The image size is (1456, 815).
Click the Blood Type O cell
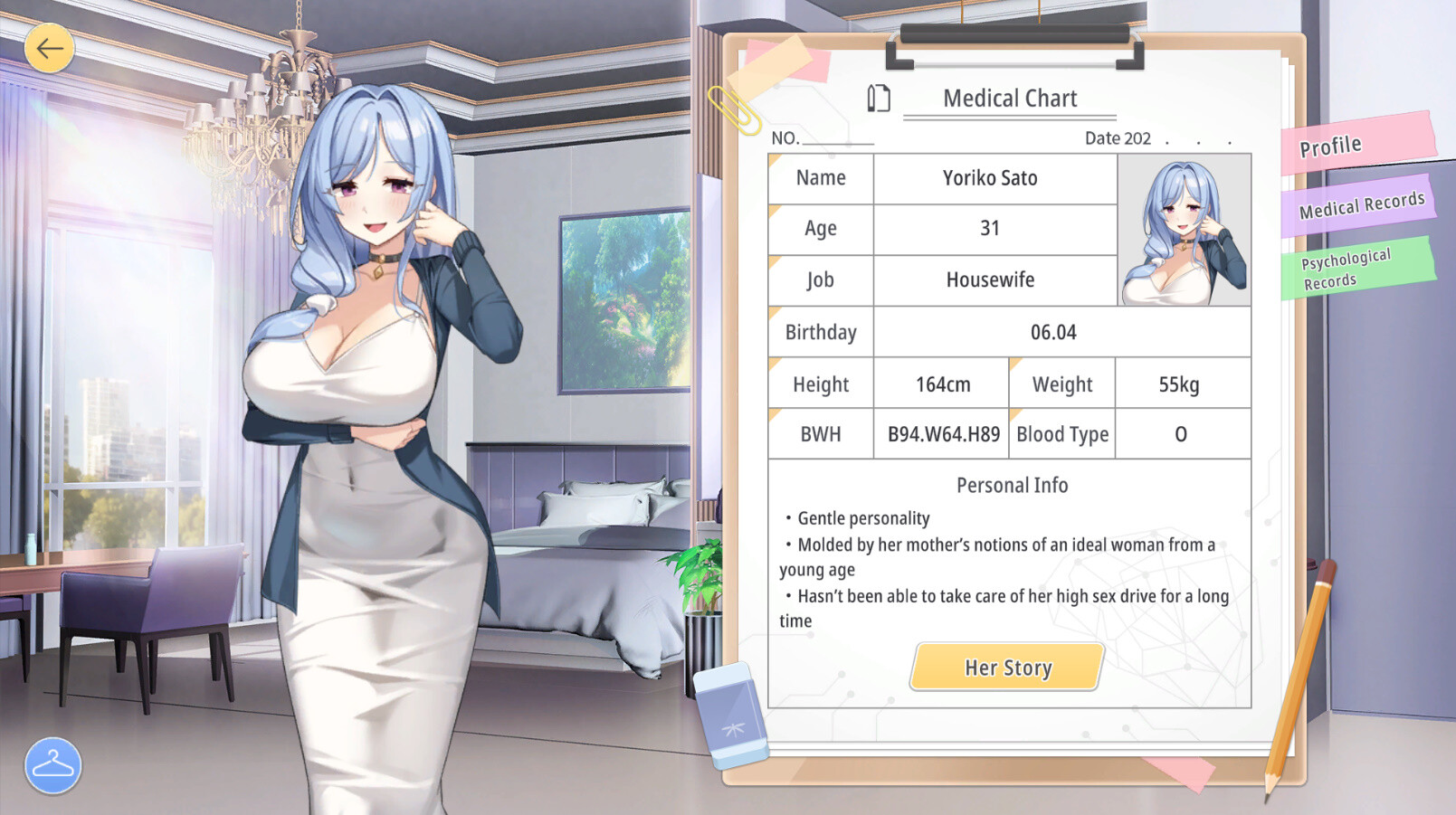point(1181,433)
